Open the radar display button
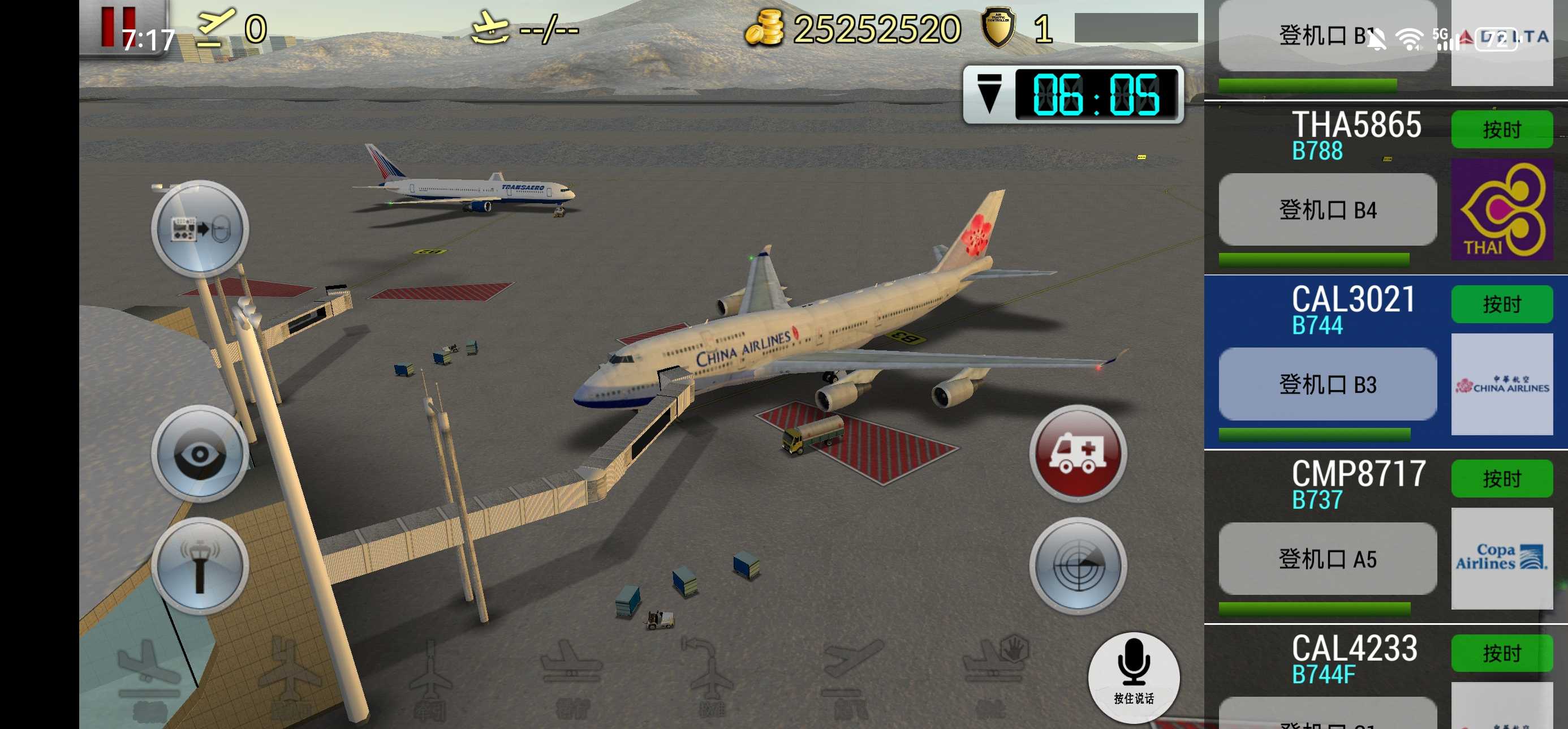This screenshot has width=1568, height=729. point(1078,566)
